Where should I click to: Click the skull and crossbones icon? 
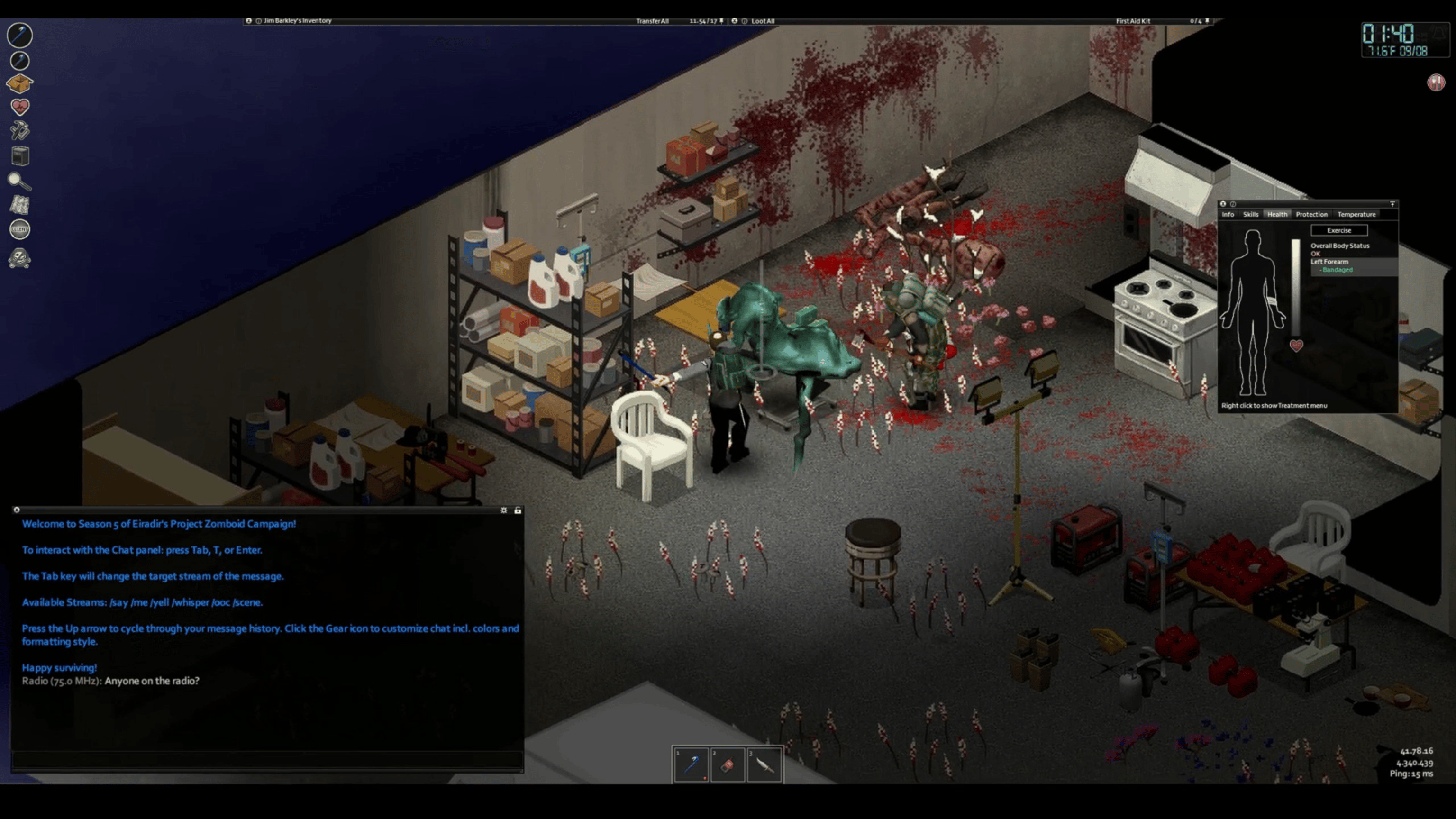tap(20, 259)
